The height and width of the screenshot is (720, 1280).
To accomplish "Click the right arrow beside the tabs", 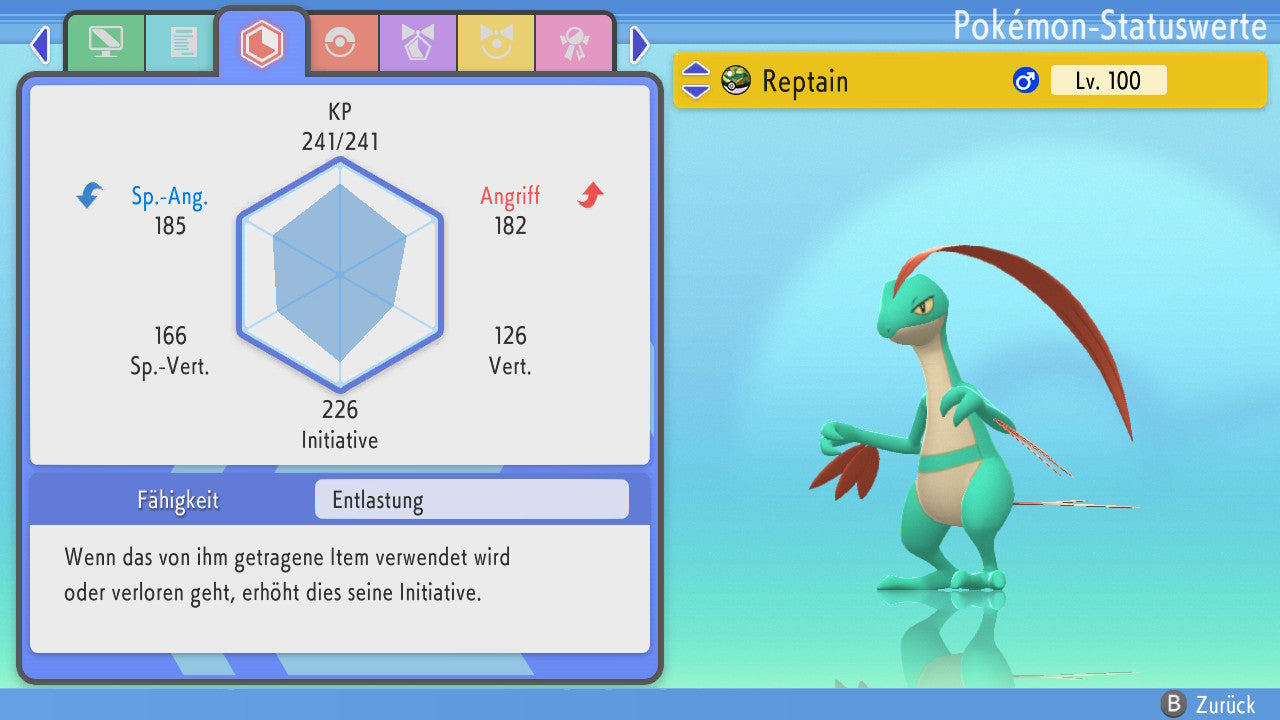I will click(x=640, y=44).
